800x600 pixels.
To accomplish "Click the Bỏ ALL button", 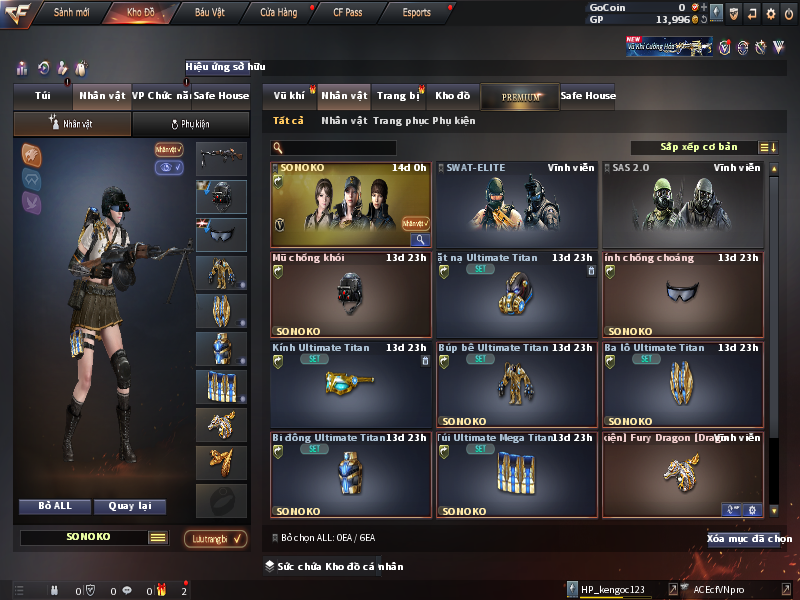I will click(55, 506).
